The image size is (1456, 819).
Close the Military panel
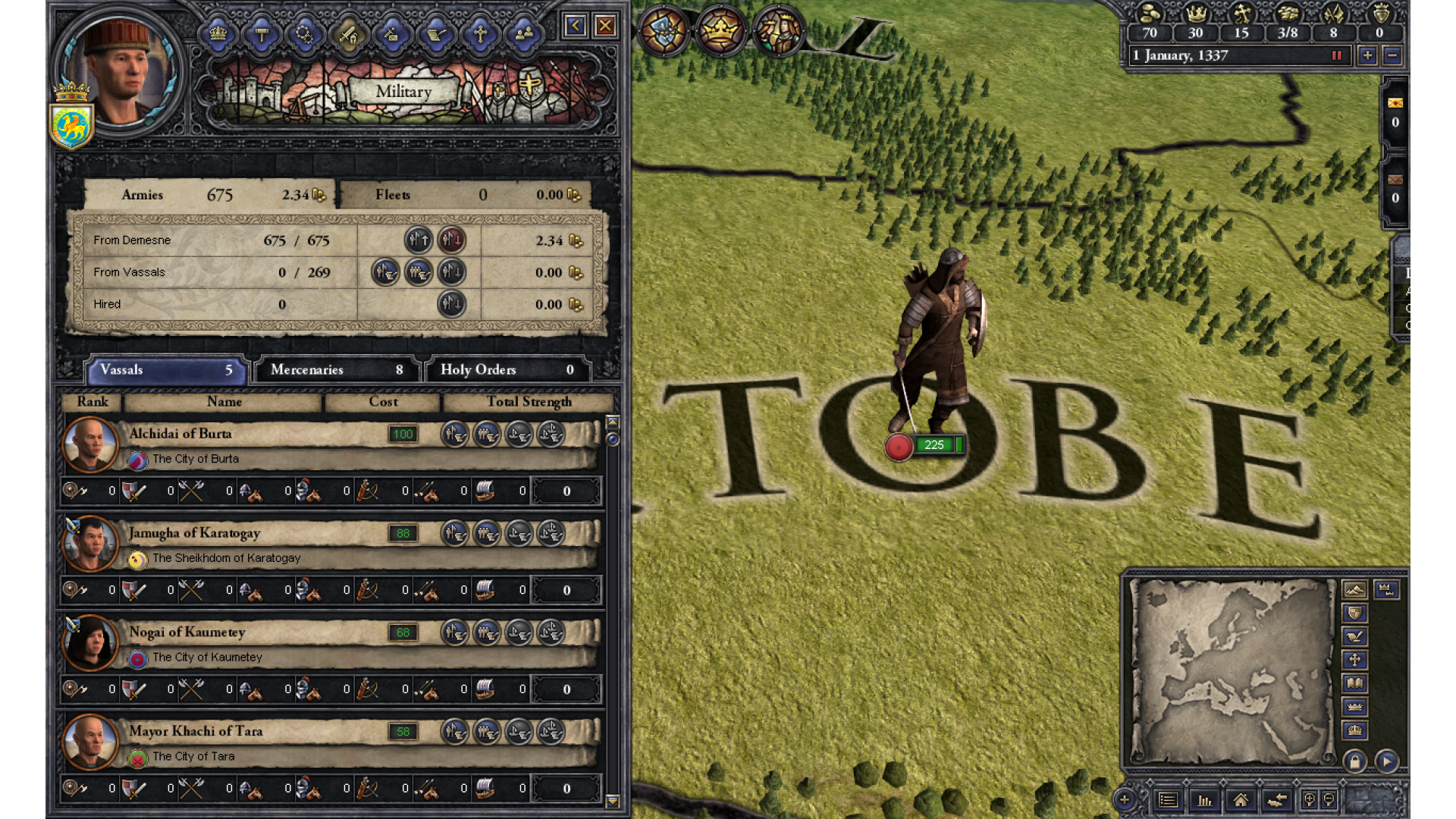[605, 27]
